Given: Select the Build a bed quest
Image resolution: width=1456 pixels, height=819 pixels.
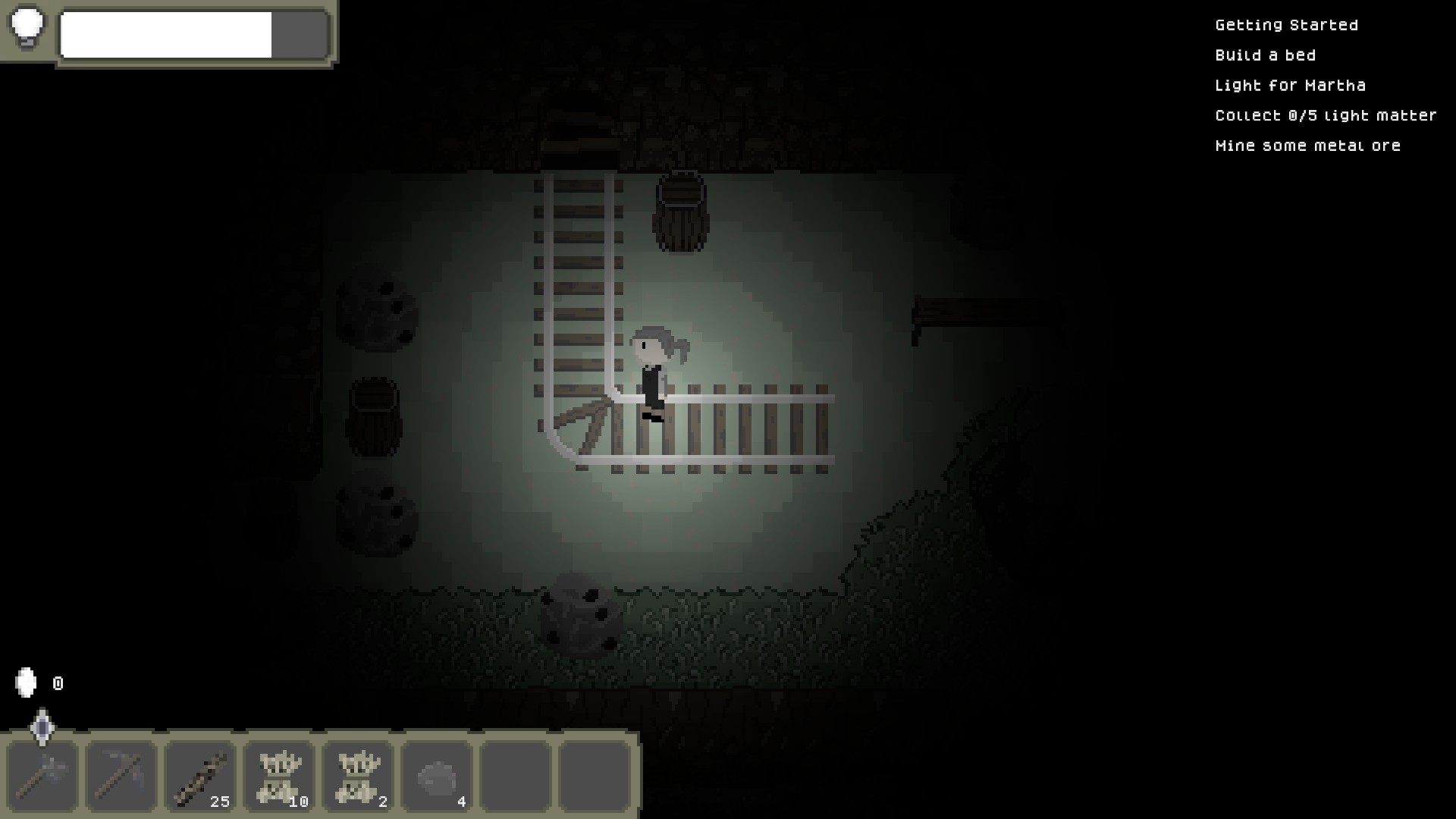Looking at the screenshot, I should click(1266, 55).
